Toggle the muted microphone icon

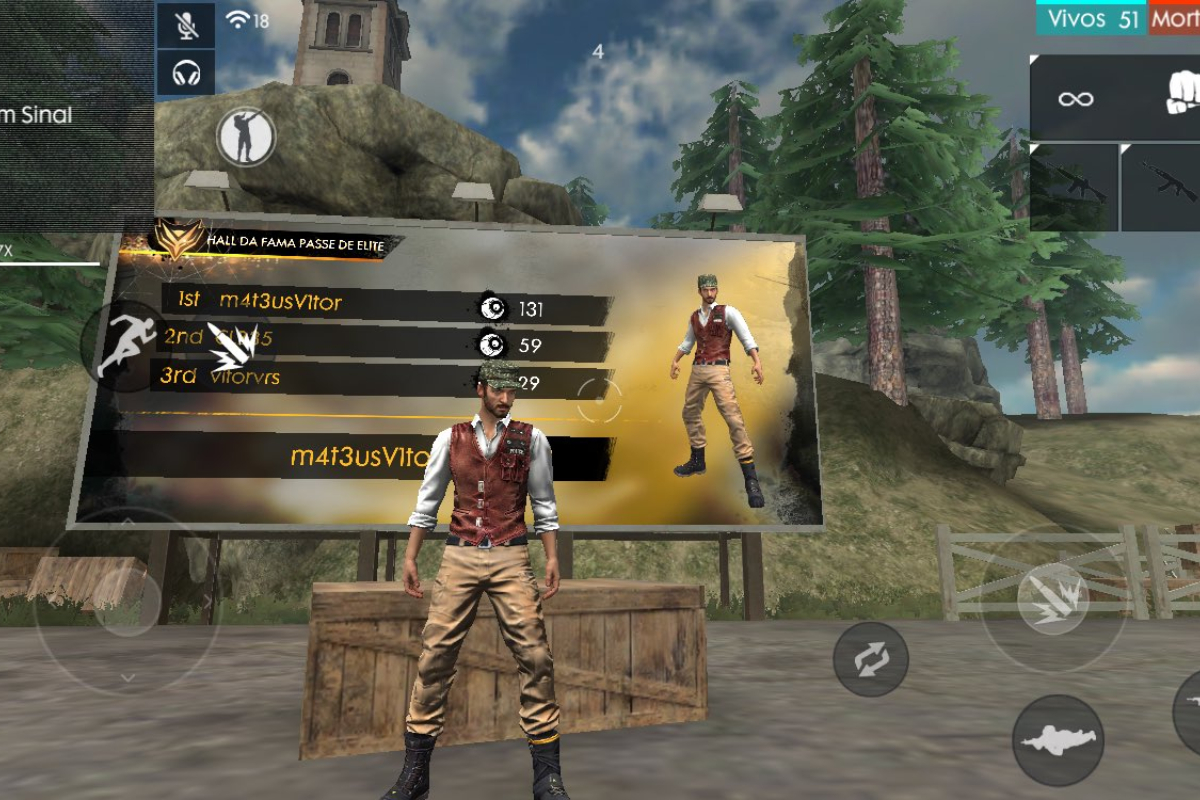[x=186, y=24]
